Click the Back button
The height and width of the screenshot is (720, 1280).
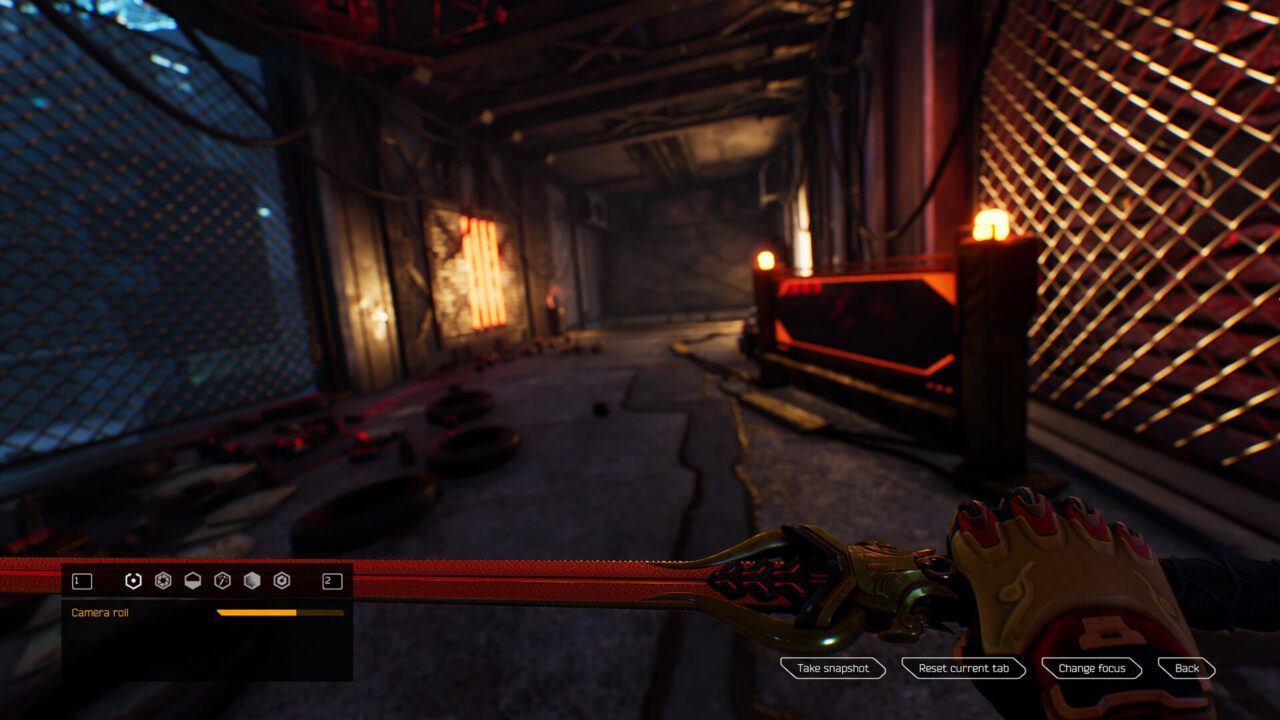[1186, 669]
